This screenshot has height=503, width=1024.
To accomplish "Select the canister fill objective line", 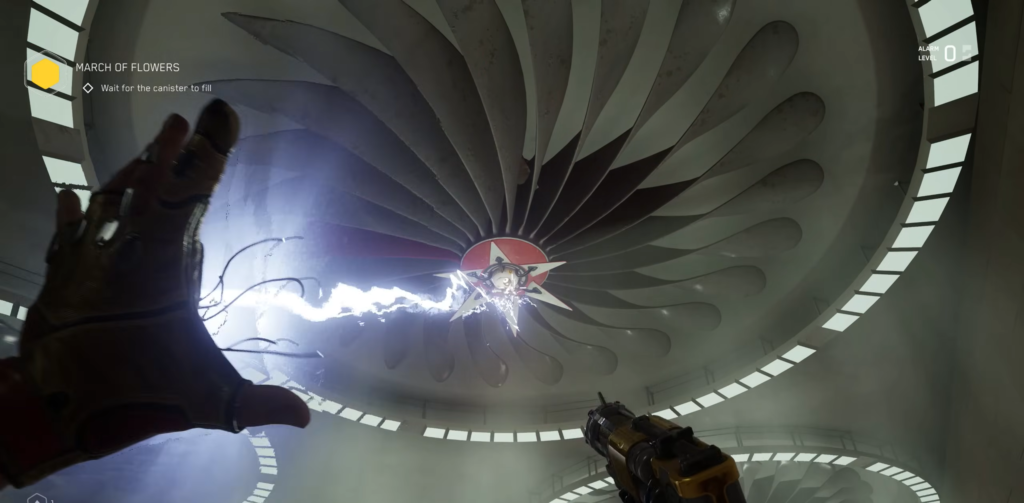I will point(155,88).
